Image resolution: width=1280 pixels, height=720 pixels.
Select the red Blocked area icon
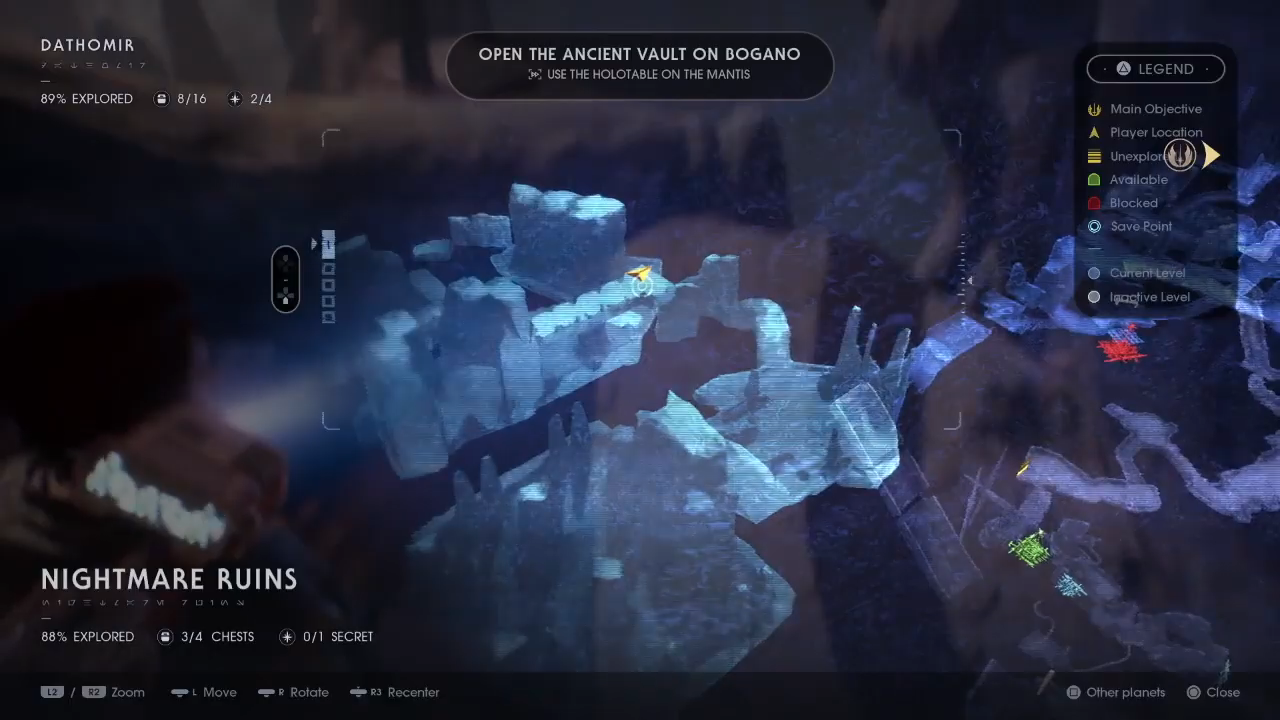[x=1094, y=203]
